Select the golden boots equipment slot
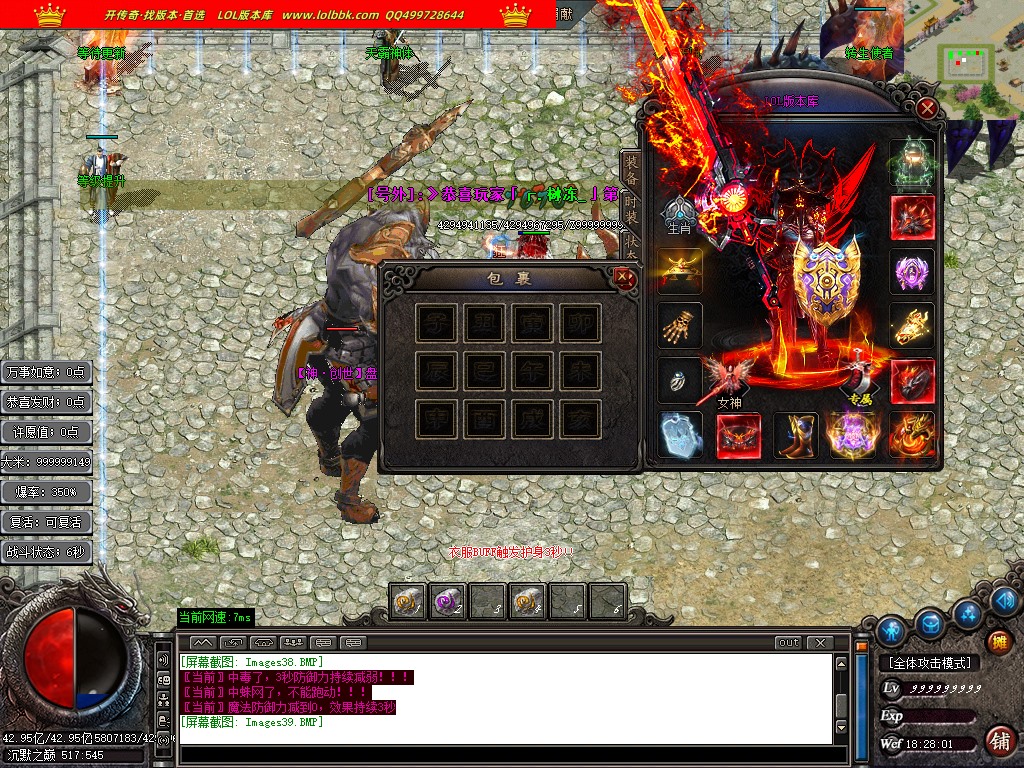1024x768 pixels. (x=795, y=435)
